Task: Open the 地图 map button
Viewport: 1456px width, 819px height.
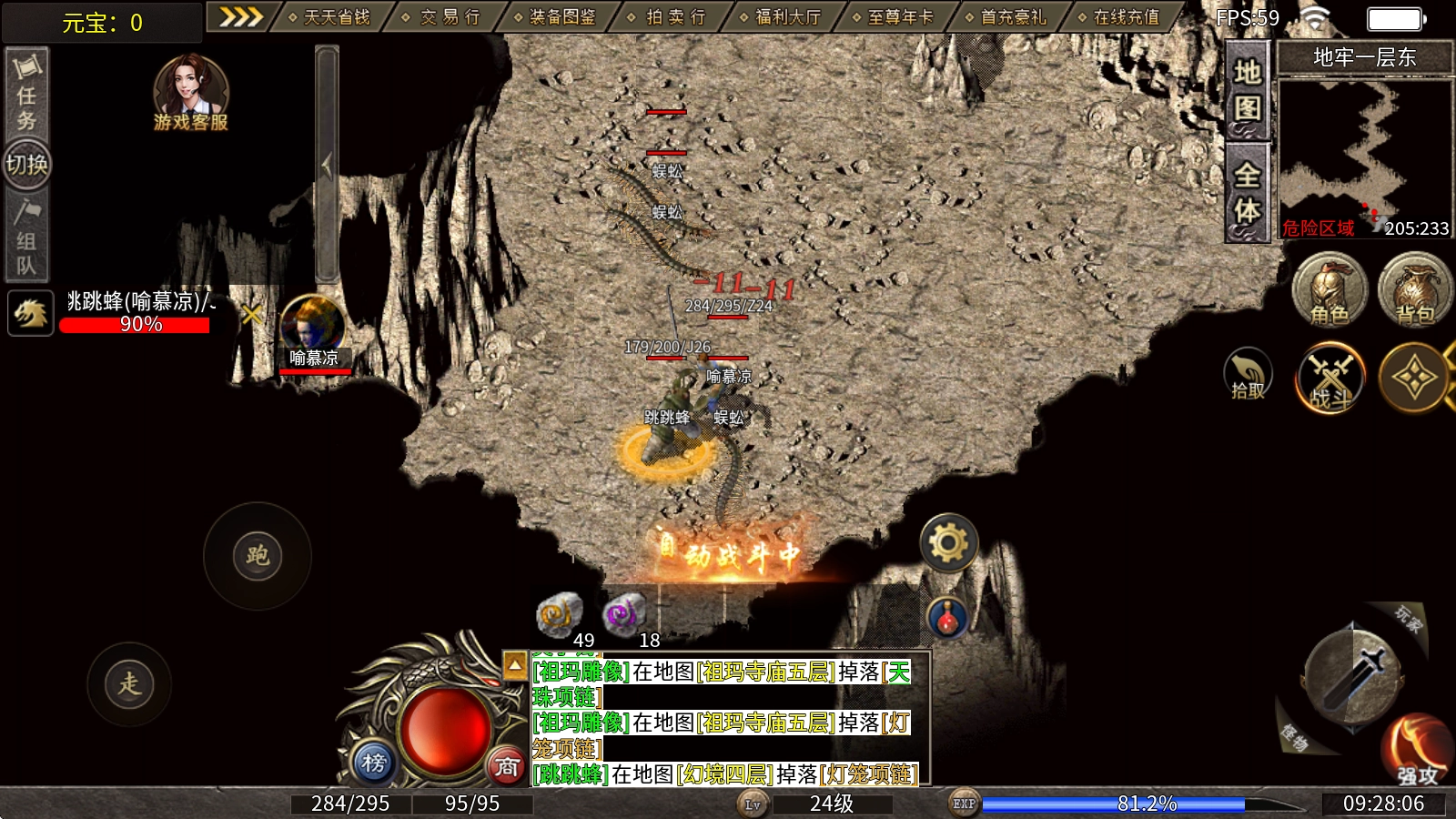Action: coord(1247,90)
